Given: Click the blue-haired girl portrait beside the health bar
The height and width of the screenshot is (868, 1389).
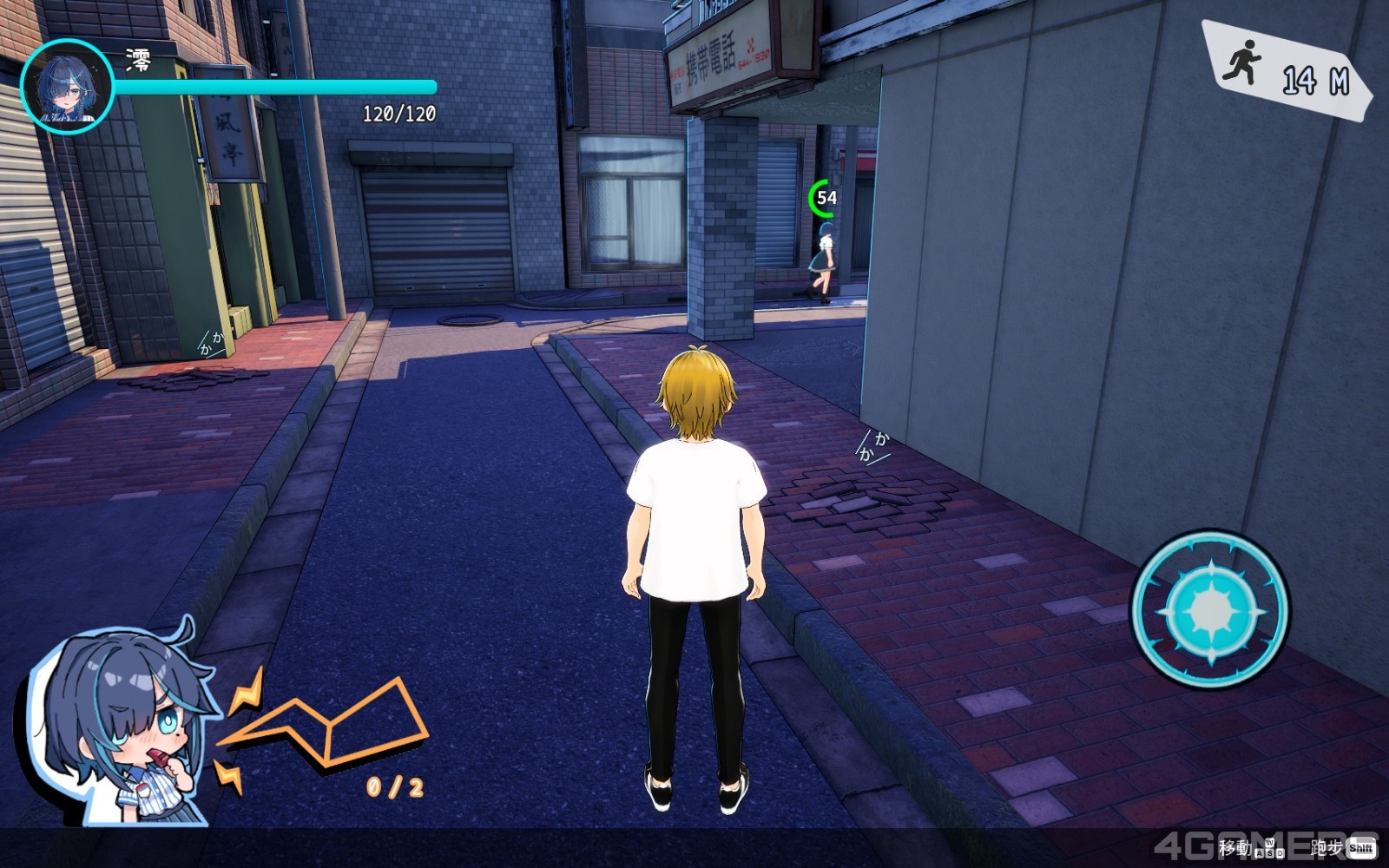Looking at the screenshot, I should [67, 87].
